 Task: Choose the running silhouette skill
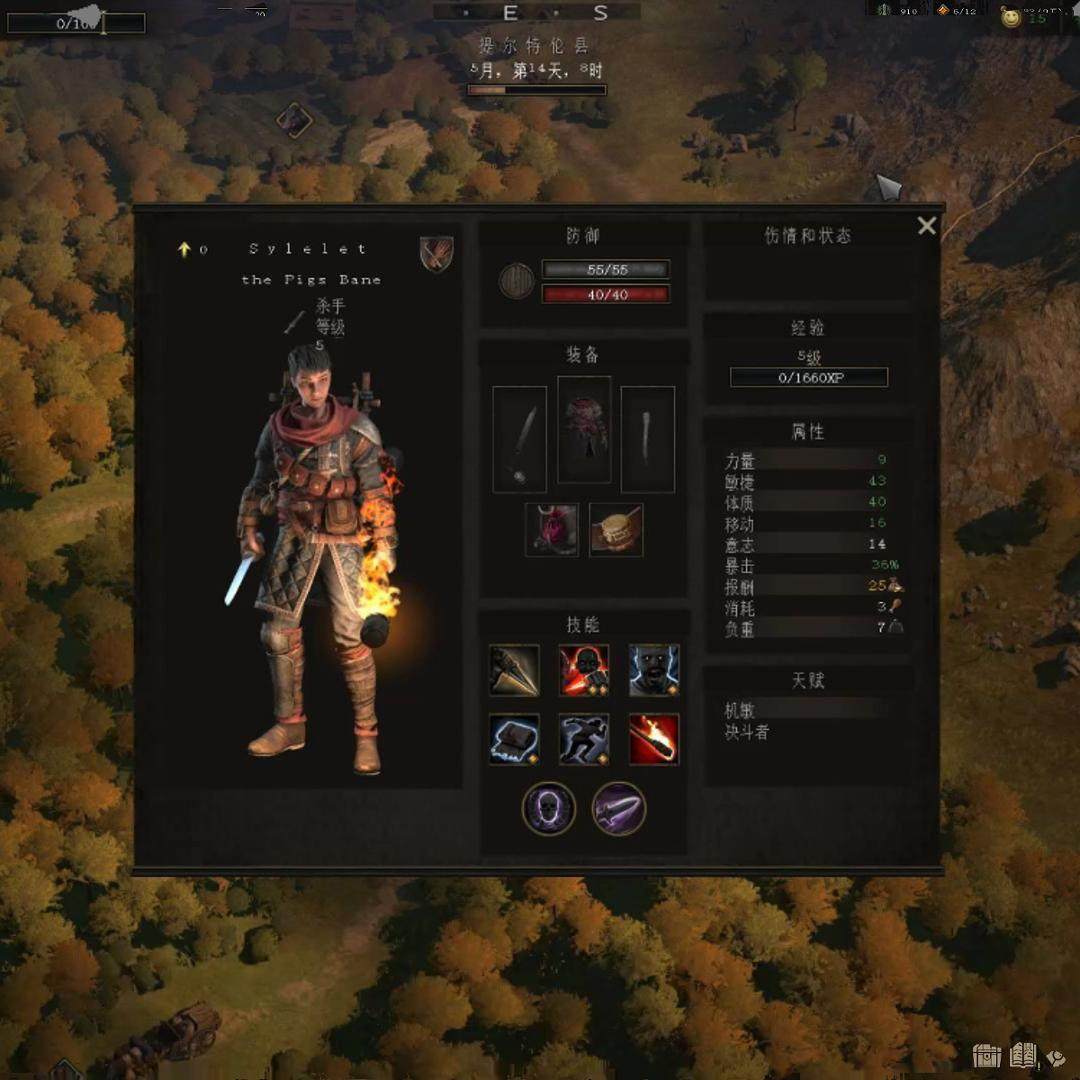584,739
